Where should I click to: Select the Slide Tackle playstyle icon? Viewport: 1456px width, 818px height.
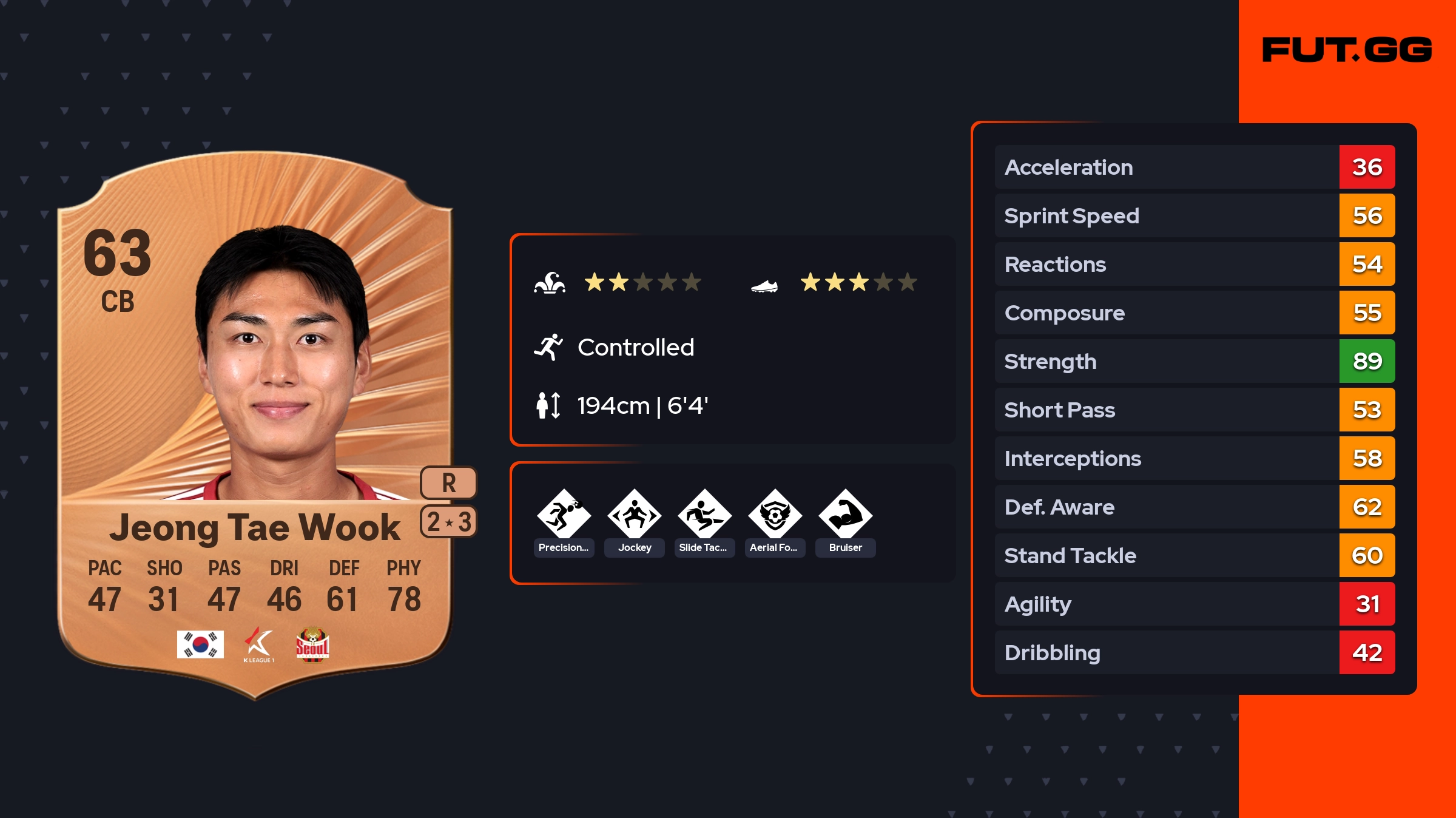(x=704, y=516)
